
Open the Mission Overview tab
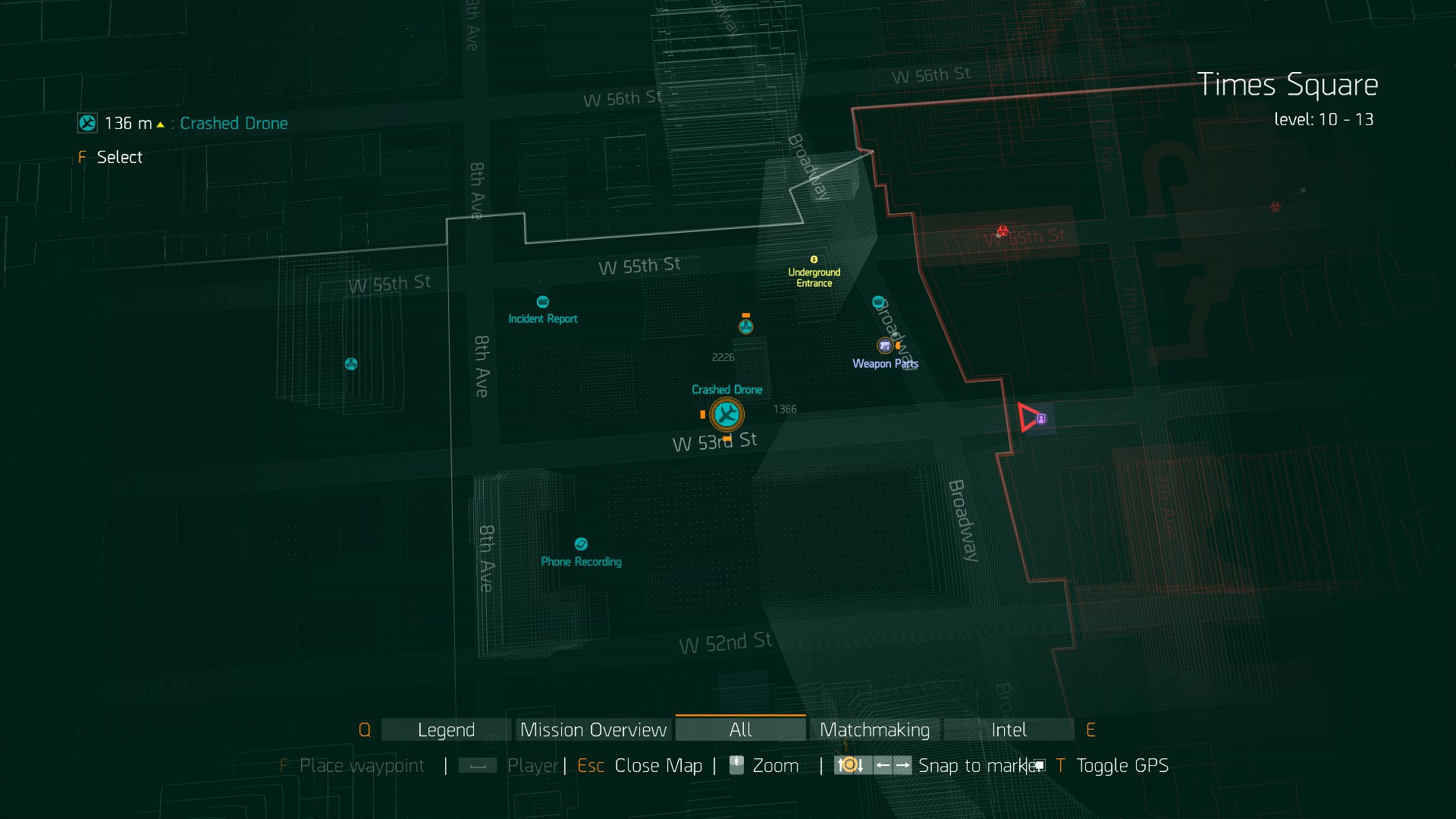pyautogui.click(x=593, y=730)
